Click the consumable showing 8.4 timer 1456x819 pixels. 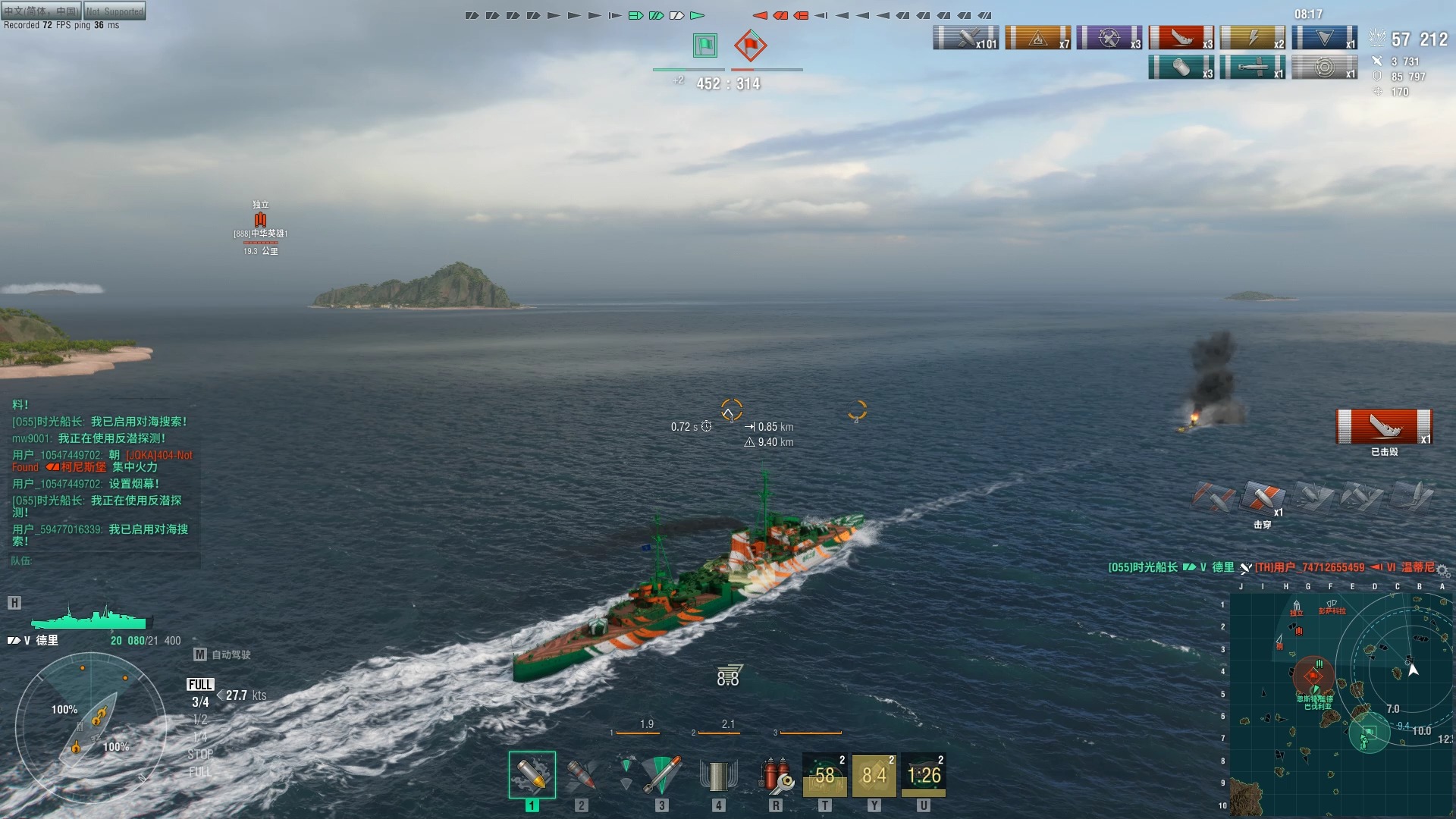[874, 775]
